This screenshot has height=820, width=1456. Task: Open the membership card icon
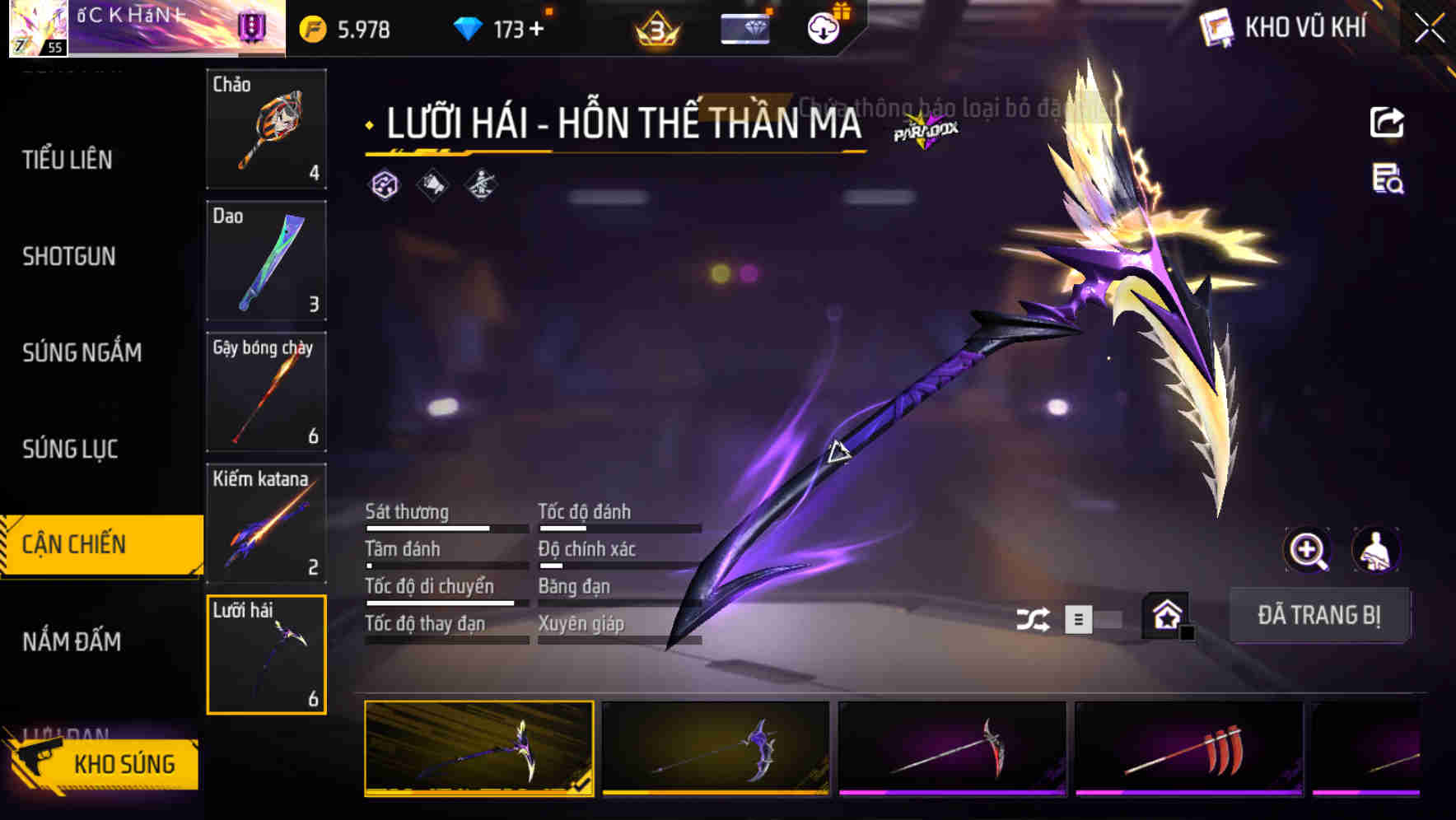(x=744, y=27)
